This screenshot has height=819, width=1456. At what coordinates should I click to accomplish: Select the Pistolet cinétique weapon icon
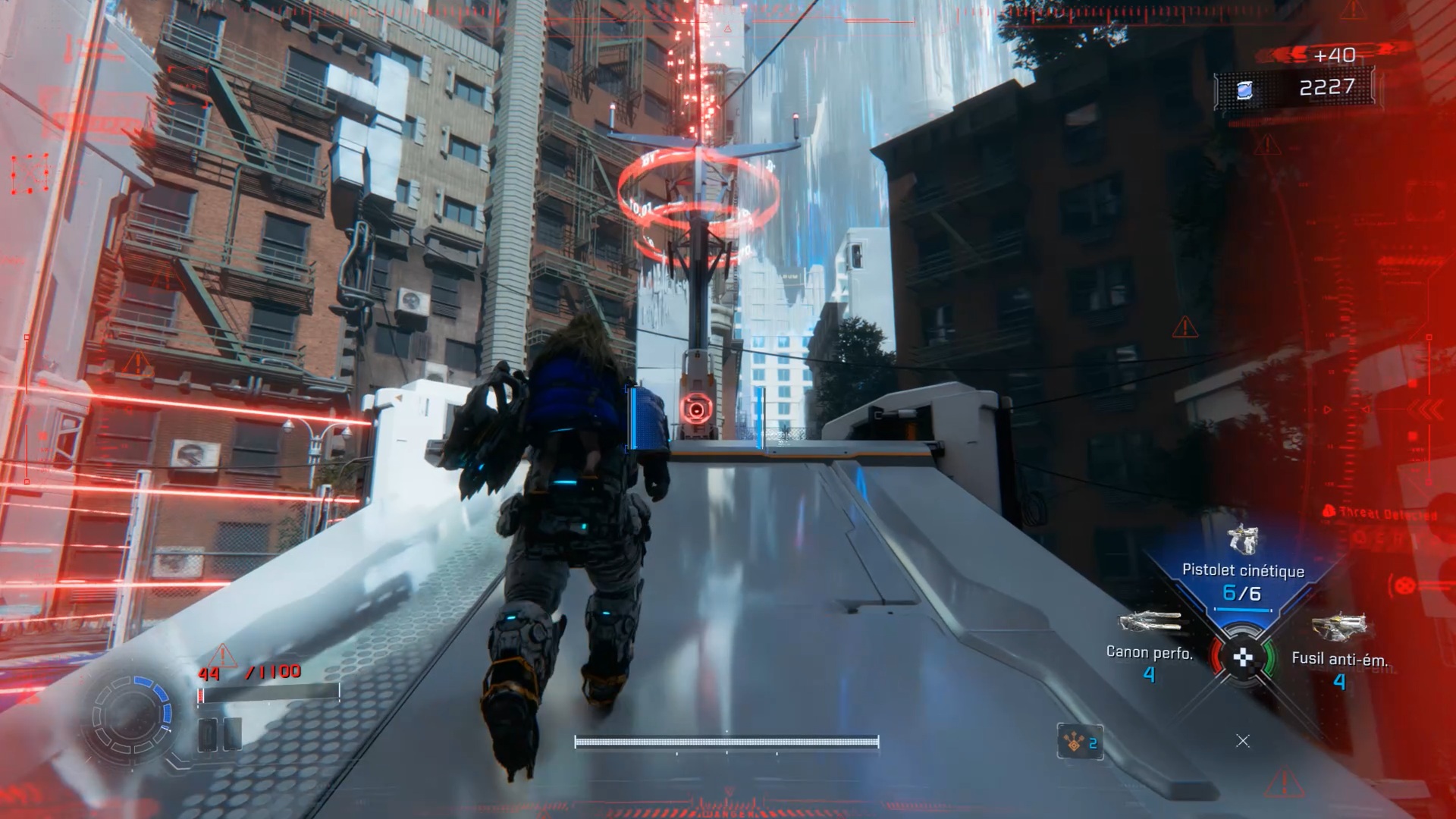[1242, 539]
